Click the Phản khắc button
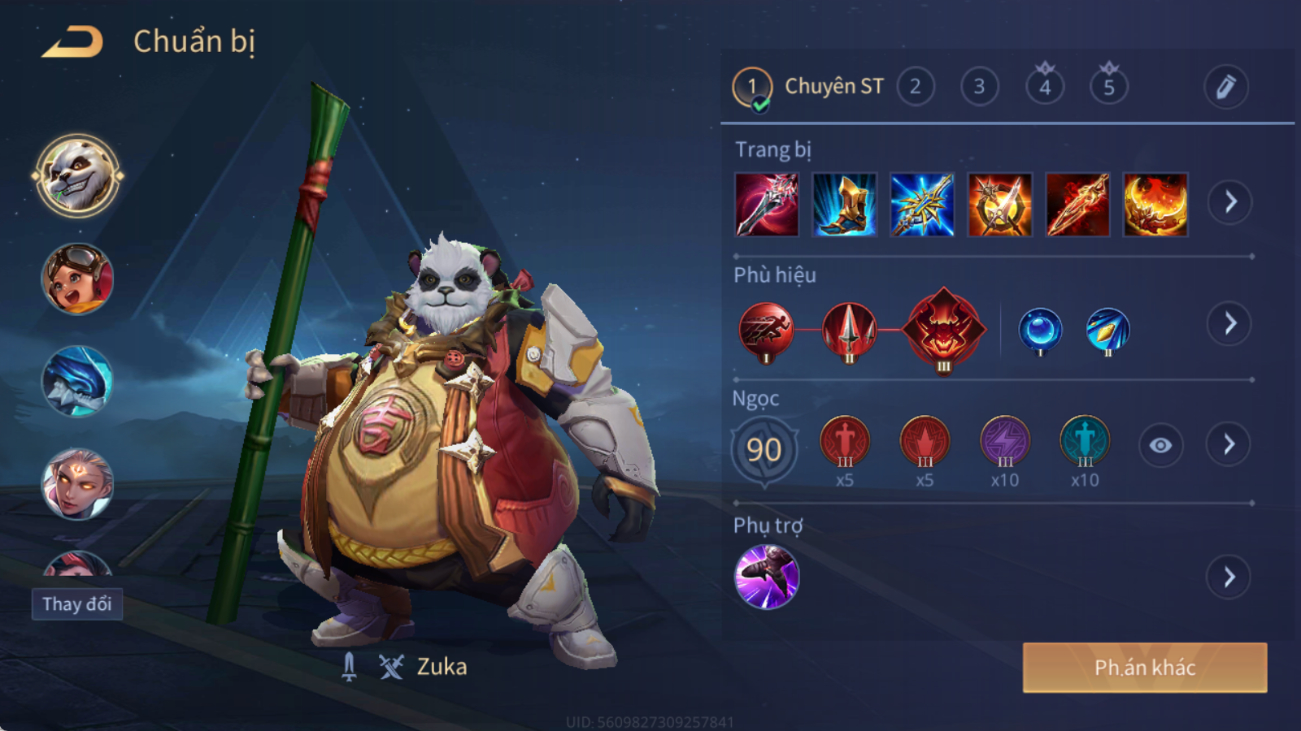 [1144, 668]
